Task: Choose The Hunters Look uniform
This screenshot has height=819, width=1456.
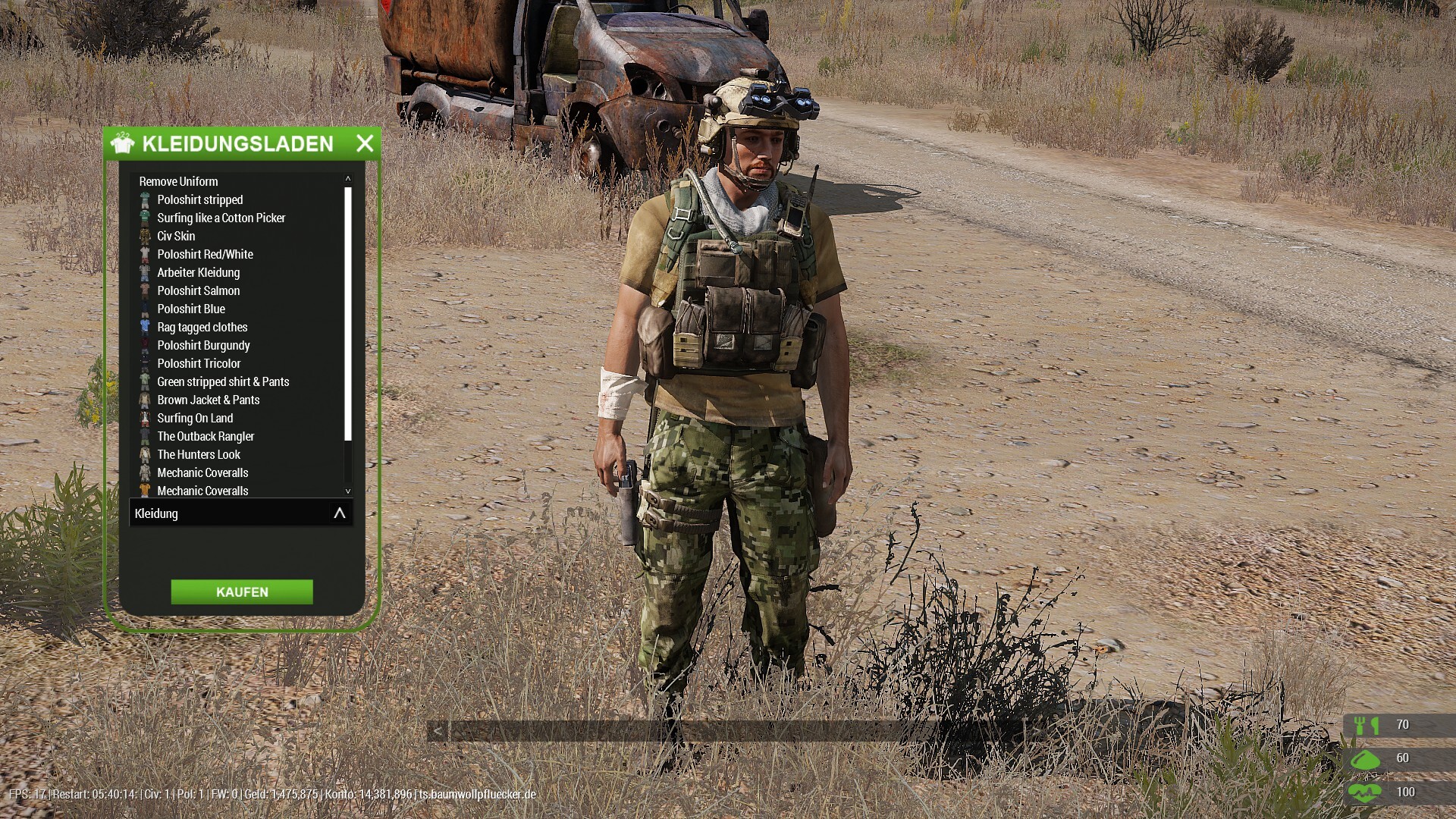Action: coord(199,454)
